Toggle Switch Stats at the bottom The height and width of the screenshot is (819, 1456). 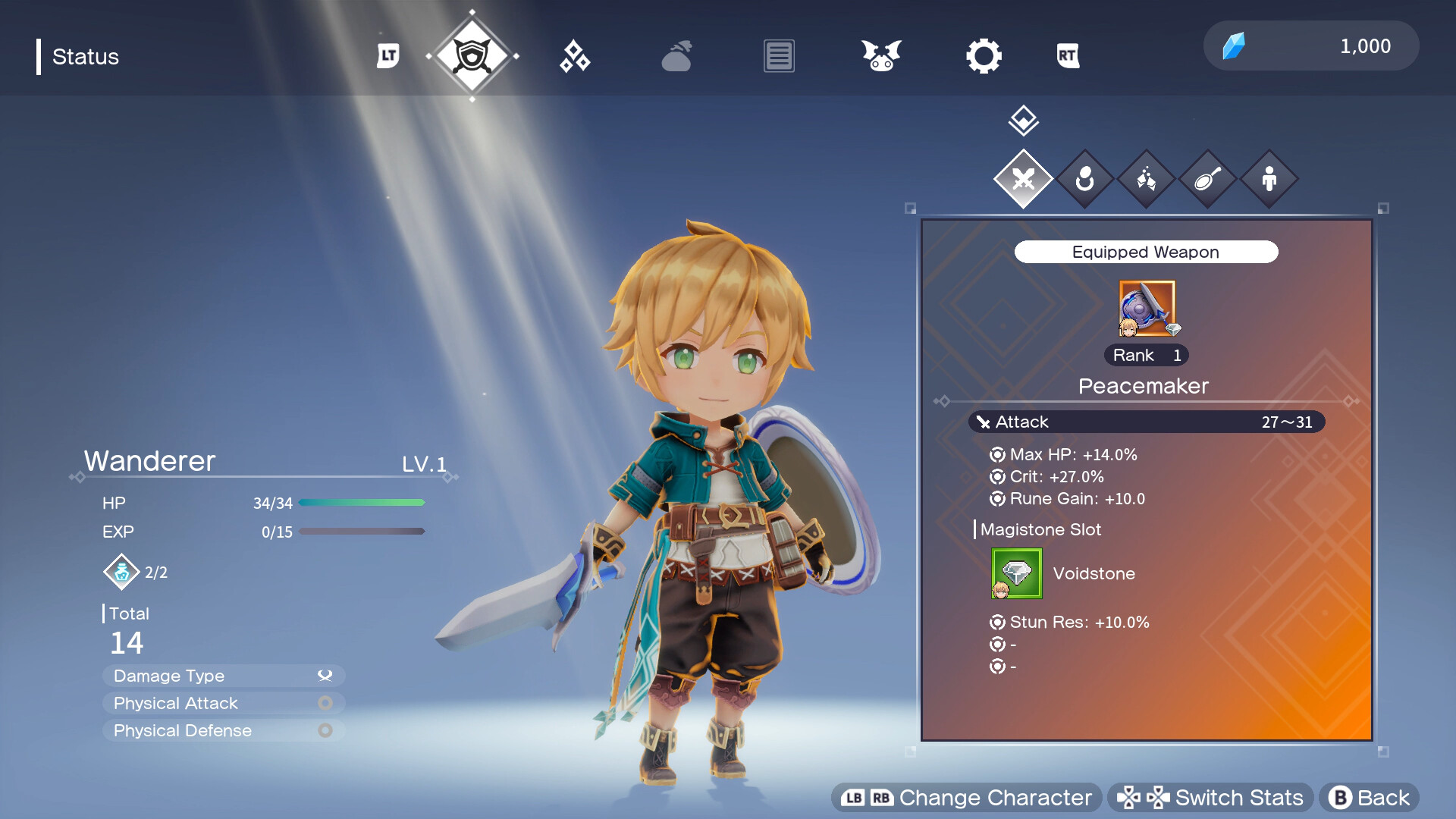click(1212, 797)
